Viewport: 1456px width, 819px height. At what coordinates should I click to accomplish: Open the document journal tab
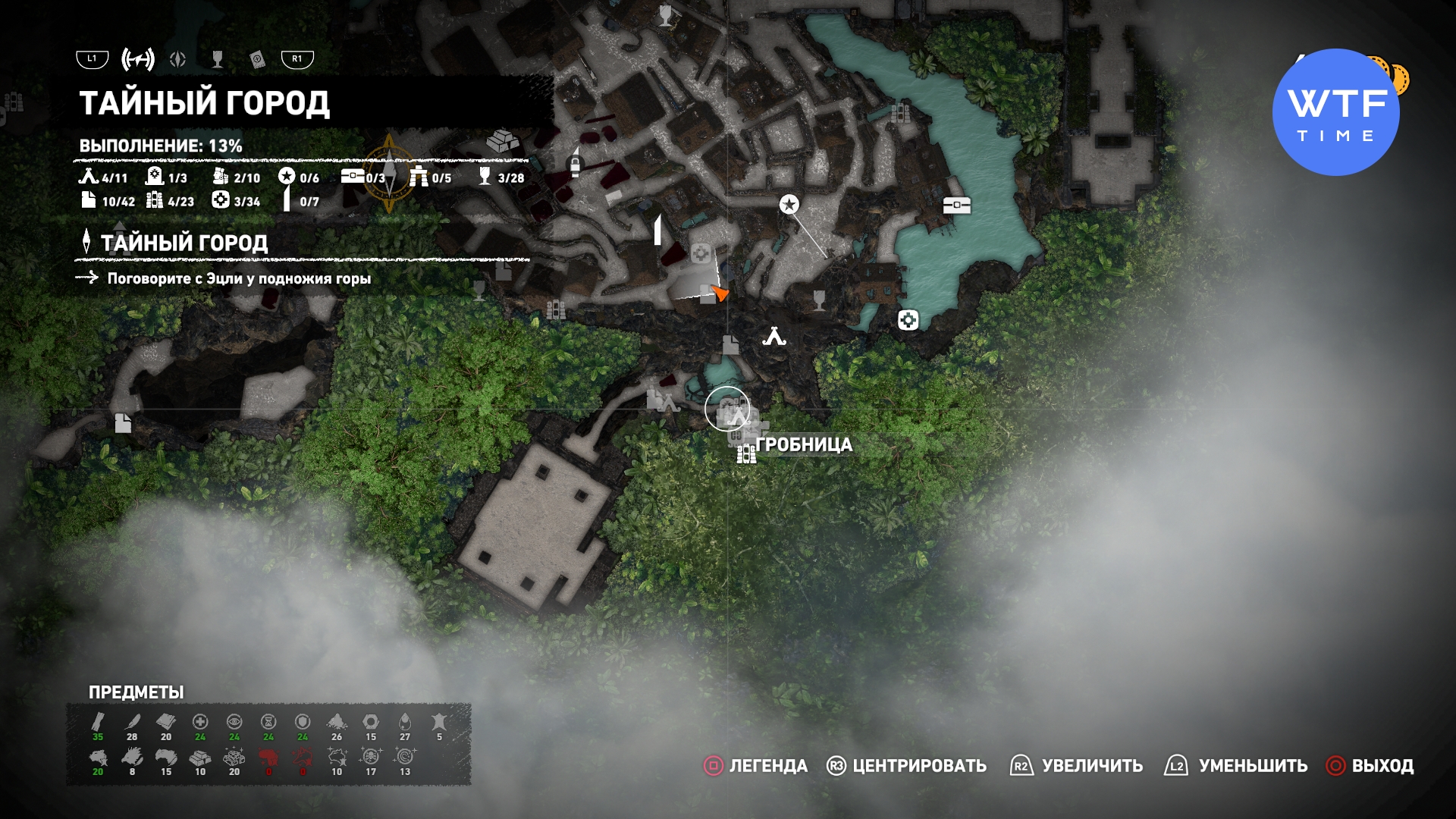coord(258,59)
